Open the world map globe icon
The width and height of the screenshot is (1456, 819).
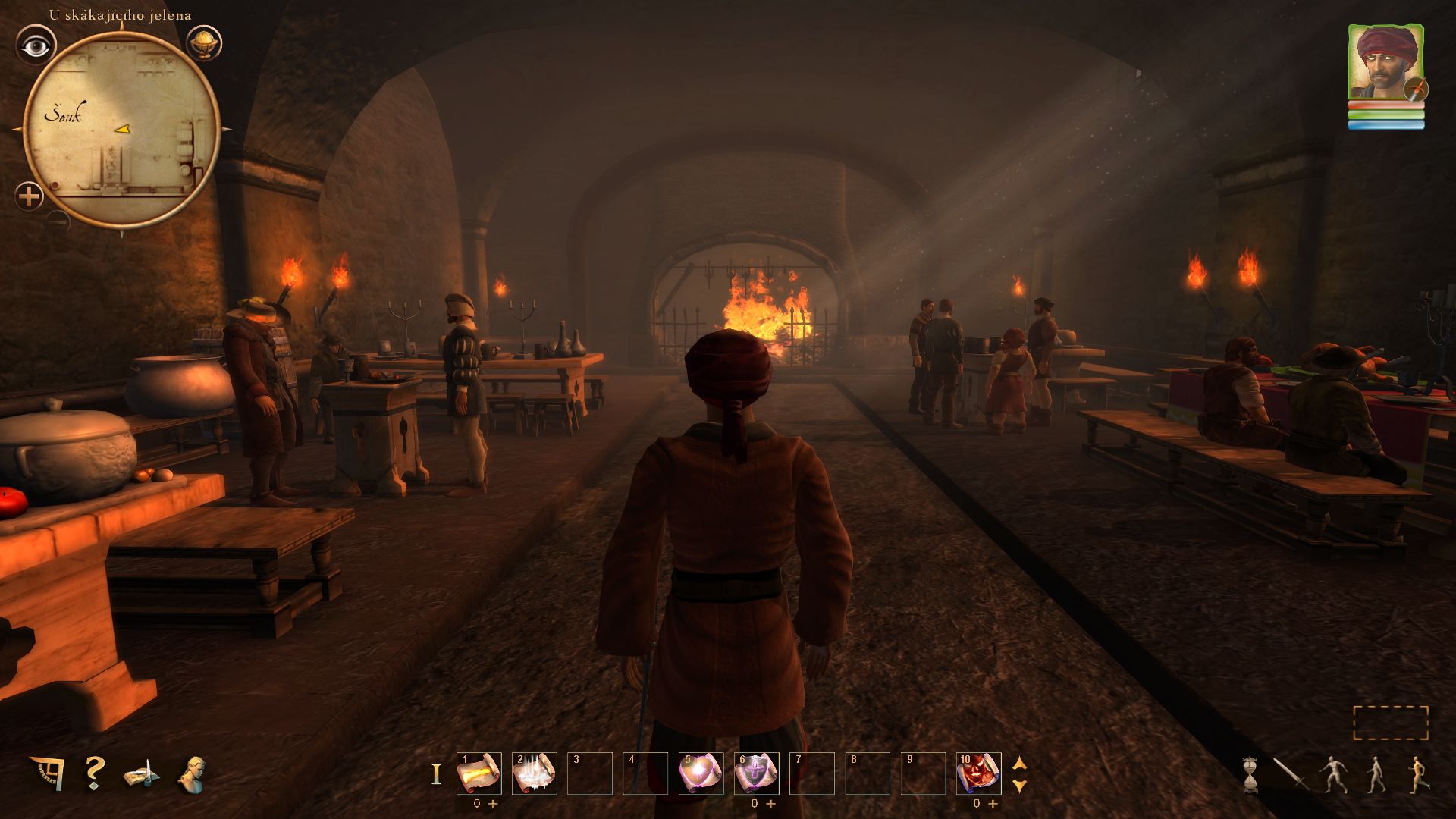pyautogui.click(x=203, y=42)
